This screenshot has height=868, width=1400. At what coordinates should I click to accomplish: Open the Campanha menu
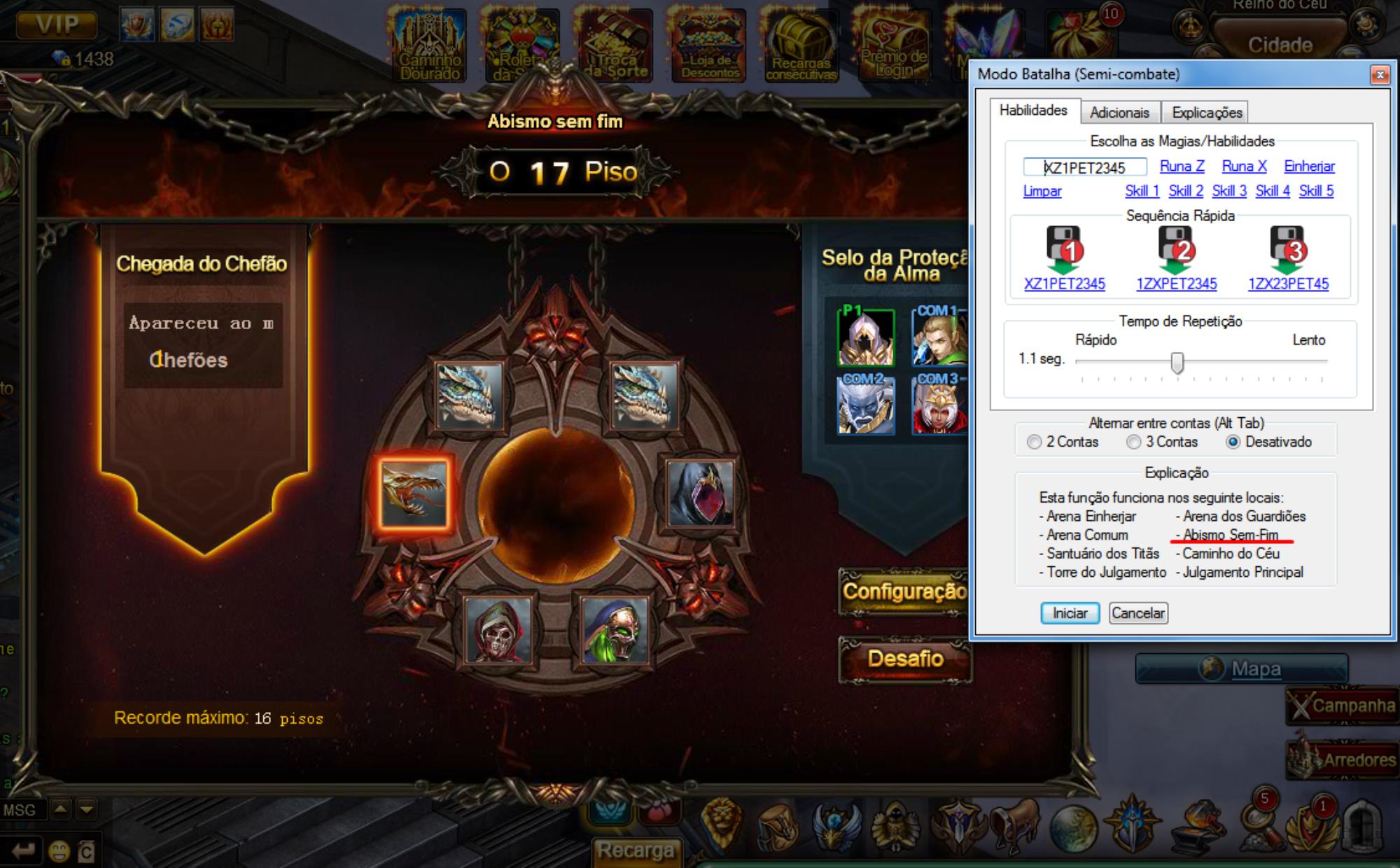pos(1342,706)
